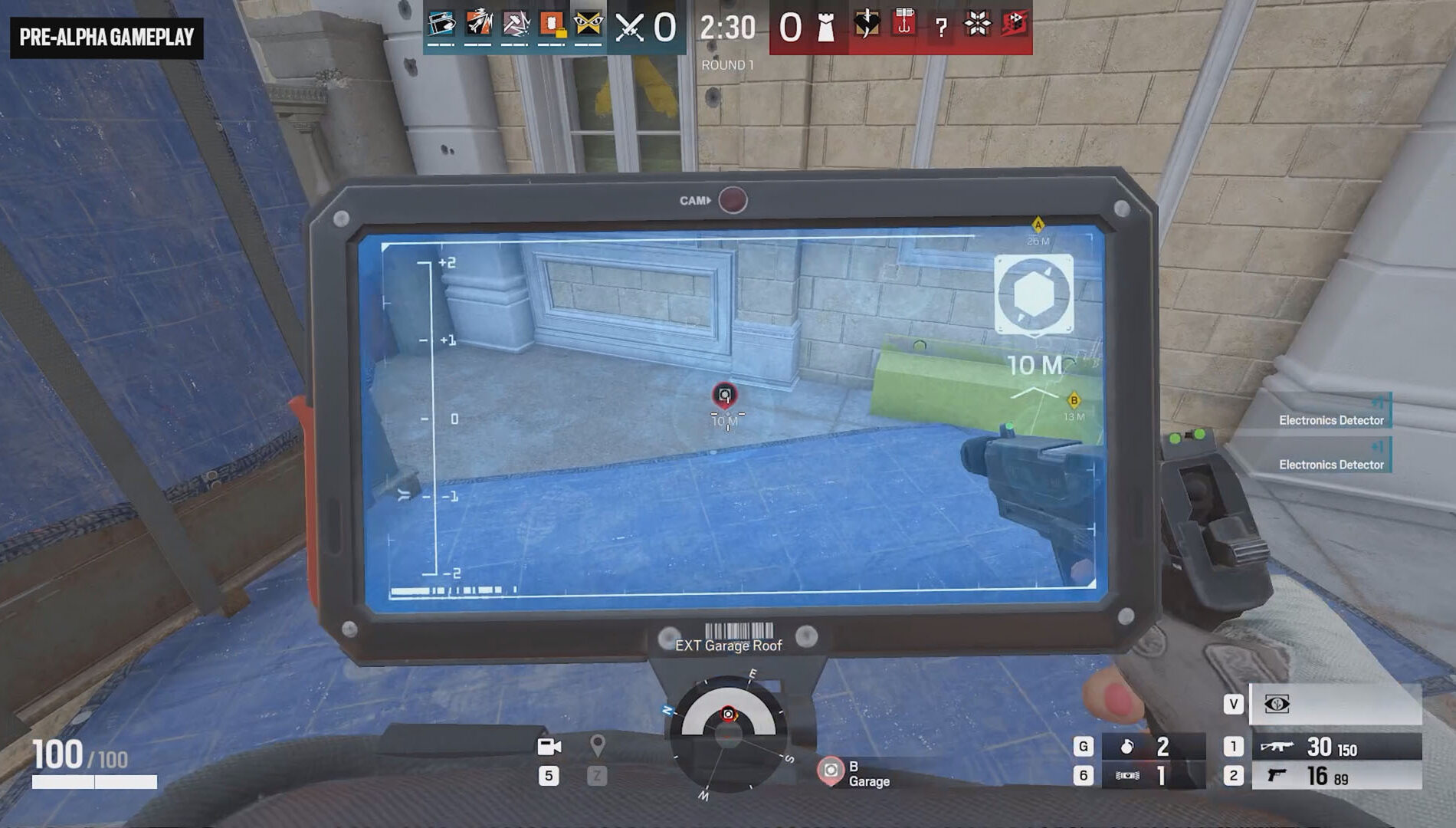Select the B Garage objective marker
The width and height of the screenshot is (1456, 828).
click(831, 770)
